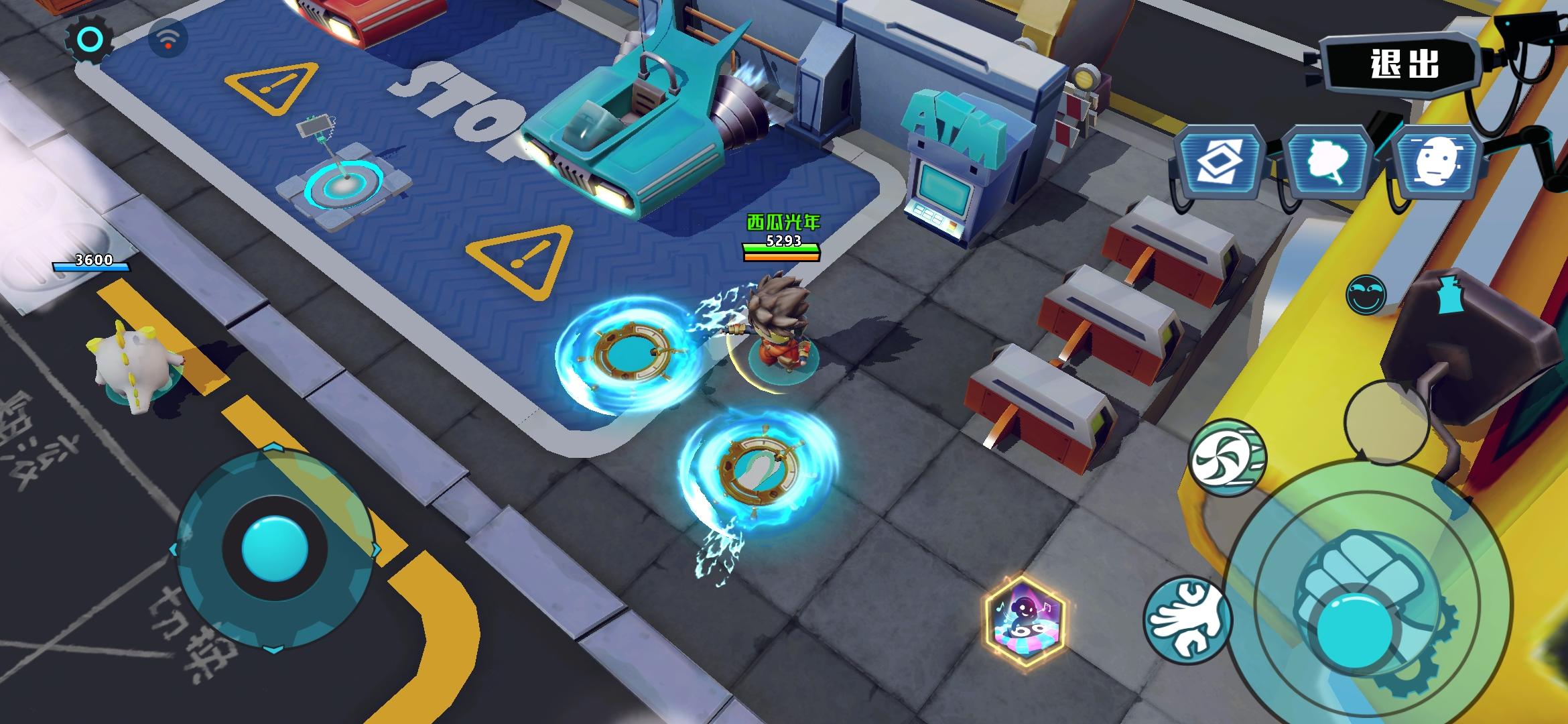
Task: Select the diamond swap camera icon
Action: tap(1220, 163)
